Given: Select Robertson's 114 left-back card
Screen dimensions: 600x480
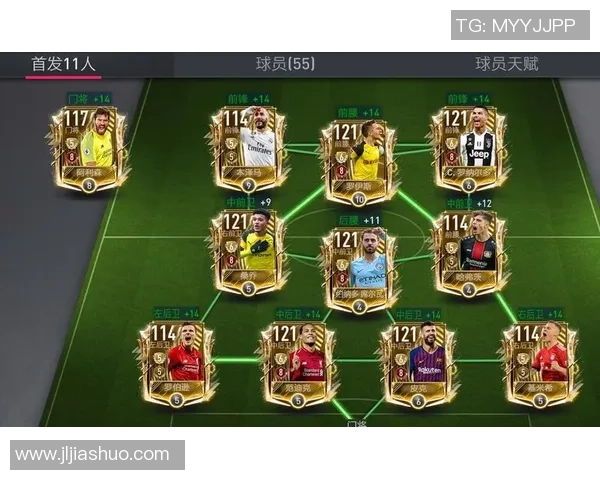Looking at the screenshot, I should (176, 362).
